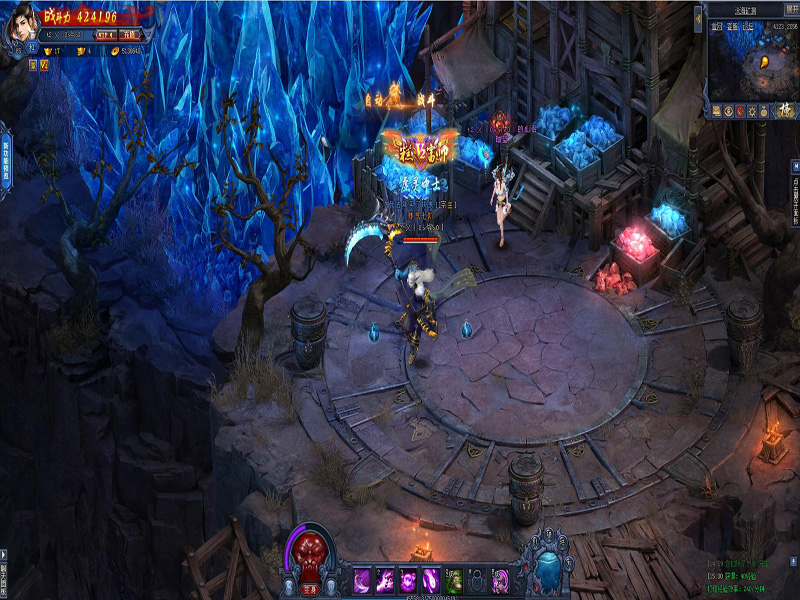This screenshot has width=800, height=600.
Task: Open the gold 榜 ranking button
Action: (x=785, y=110)
